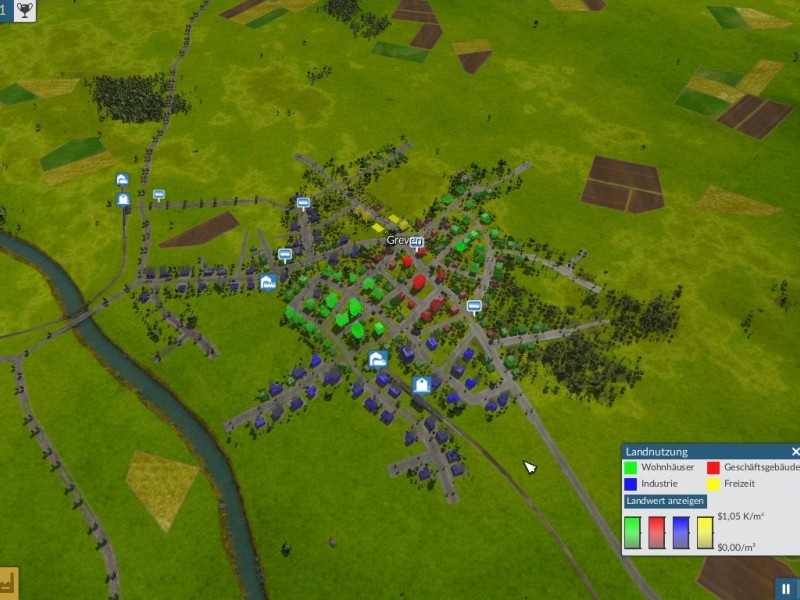The width and height of the screenshot is (800, 600).
Task: Click the green Wohnhäuser legend swatch
Action: pos(630,467)
